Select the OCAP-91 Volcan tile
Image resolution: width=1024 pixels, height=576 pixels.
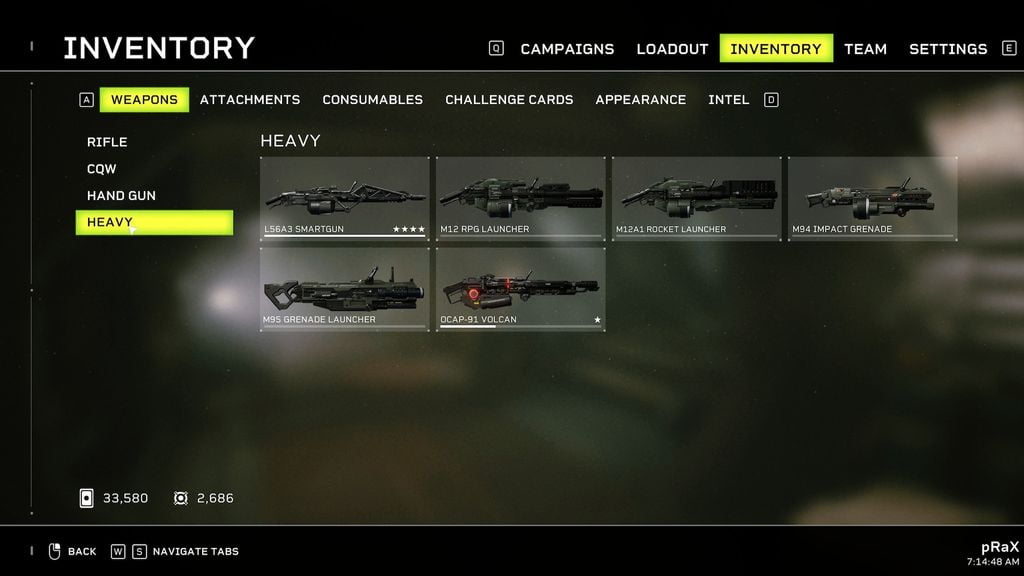pyautogui.click(x=521, y=289)
